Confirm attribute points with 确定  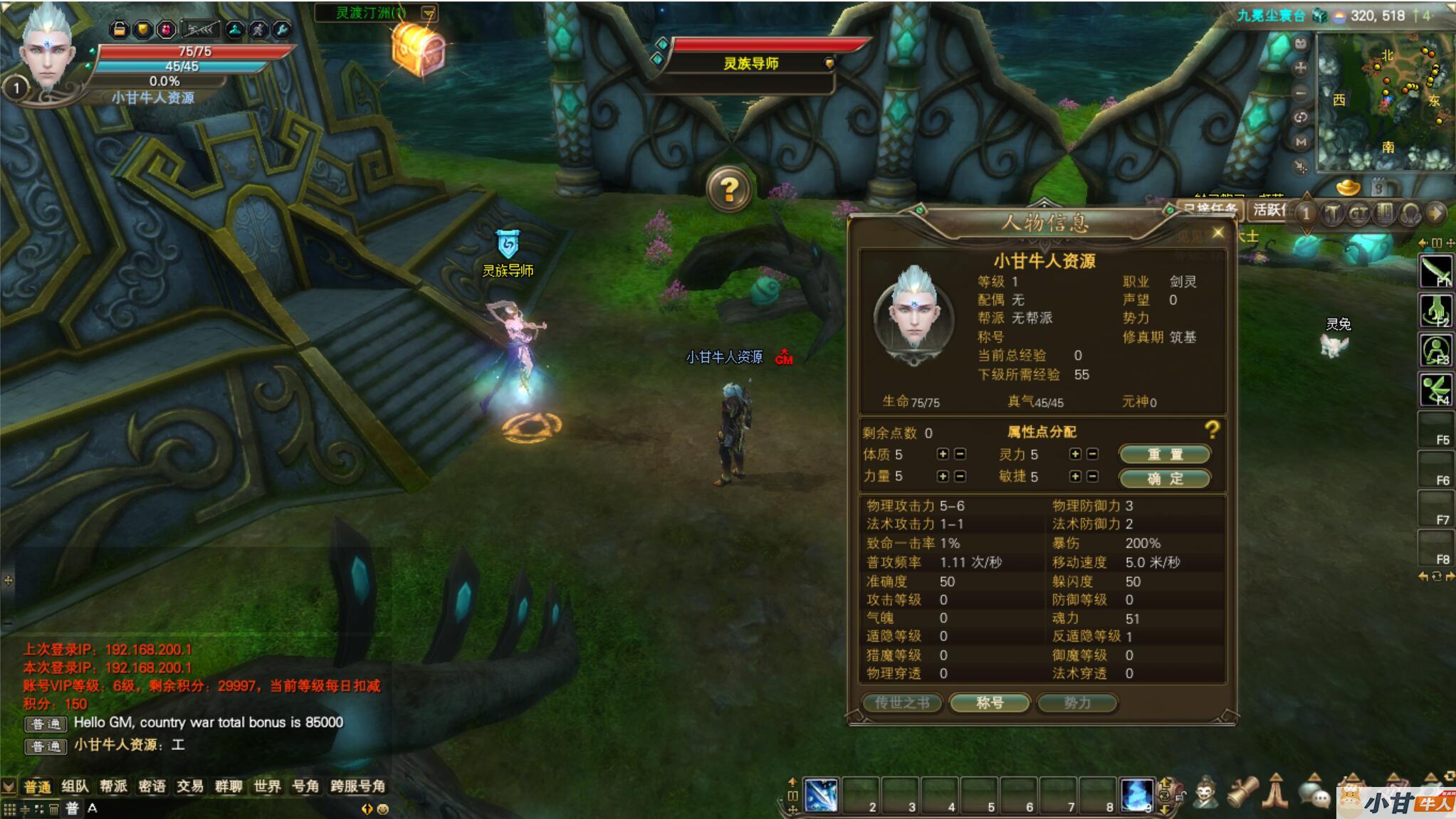(x=1164, y=478)
